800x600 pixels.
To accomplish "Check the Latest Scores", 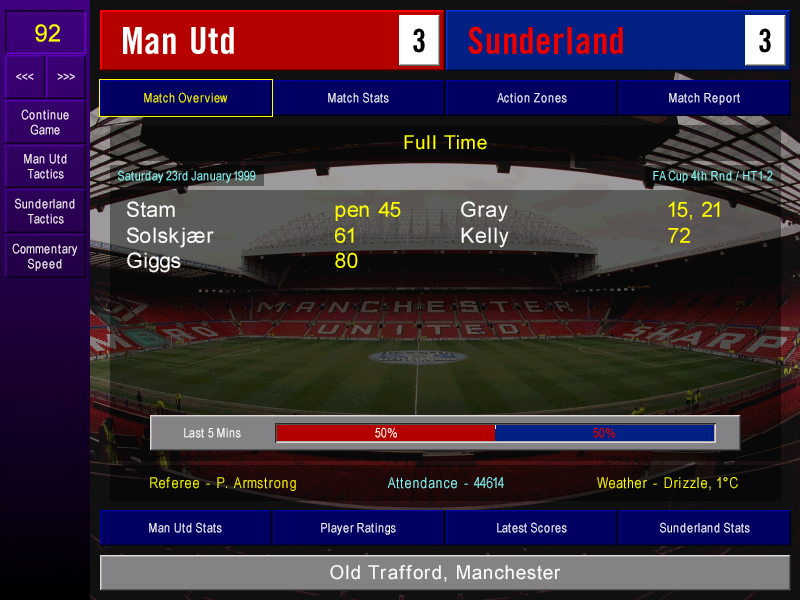I will coord(531,528).
